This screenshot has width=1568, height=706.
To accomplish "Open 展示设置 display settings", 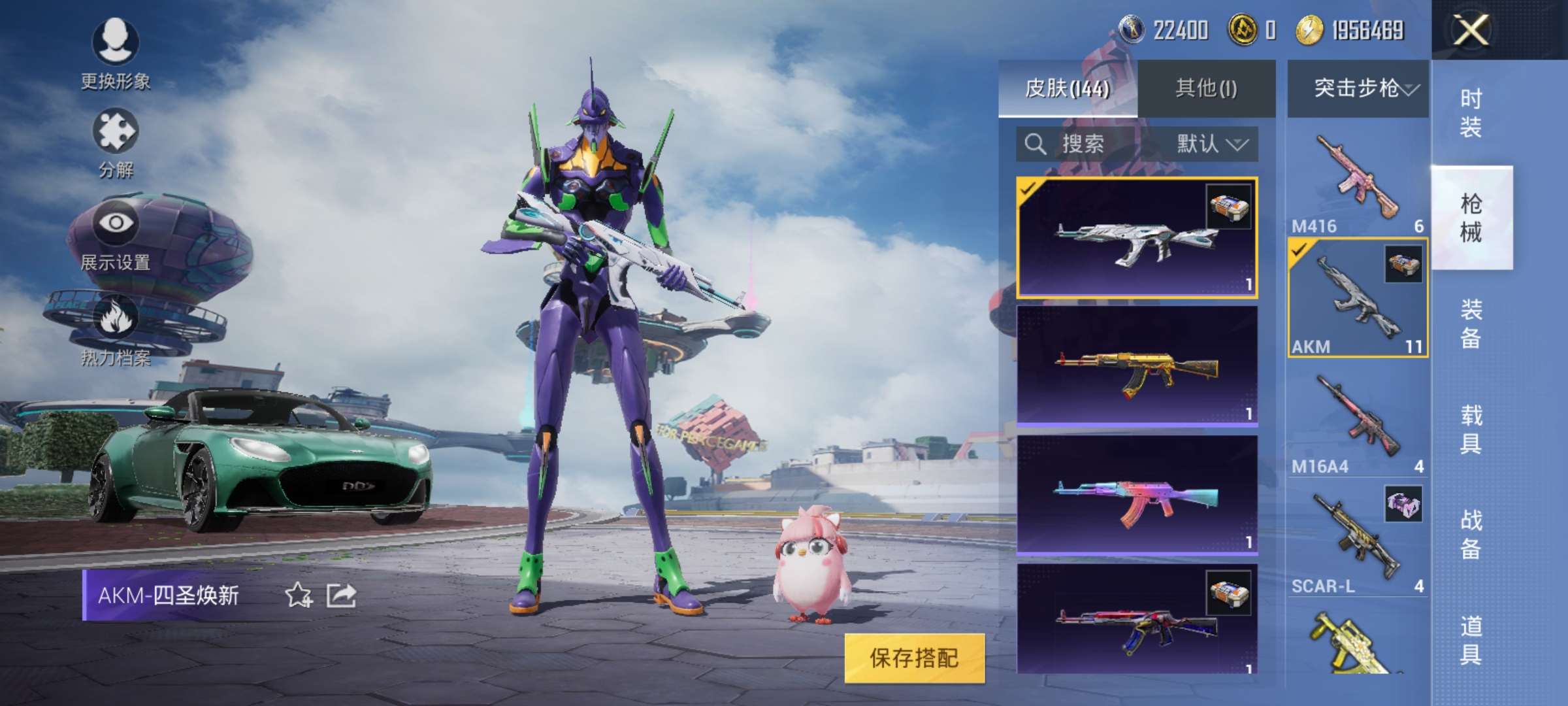I will click(x=116, y=237).
